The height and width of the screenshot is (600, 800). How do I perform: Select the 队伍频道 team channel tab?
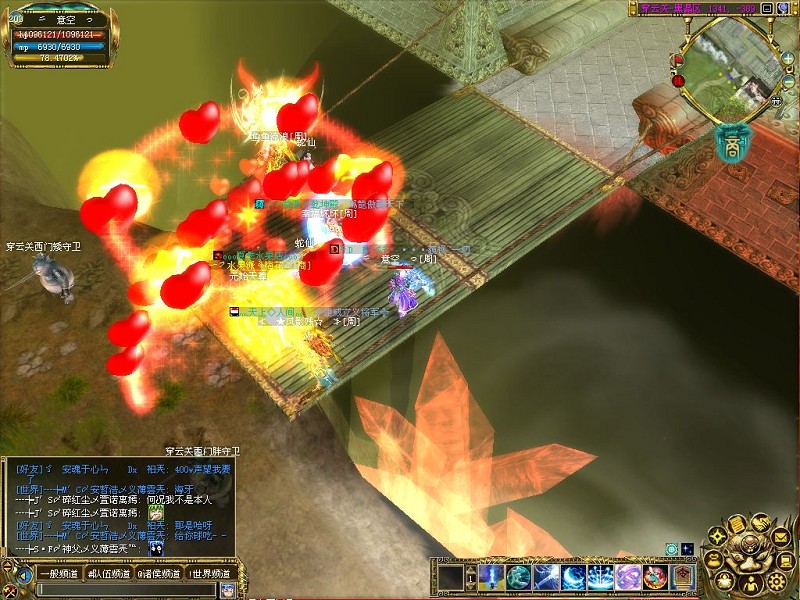tap(108, 574)
